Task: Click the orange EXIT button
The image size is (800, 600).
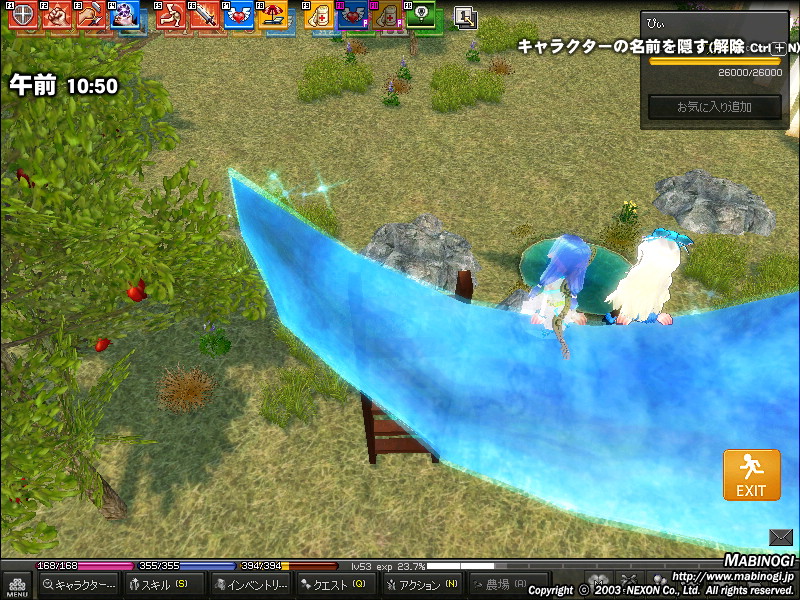Action: pos(751,475)
